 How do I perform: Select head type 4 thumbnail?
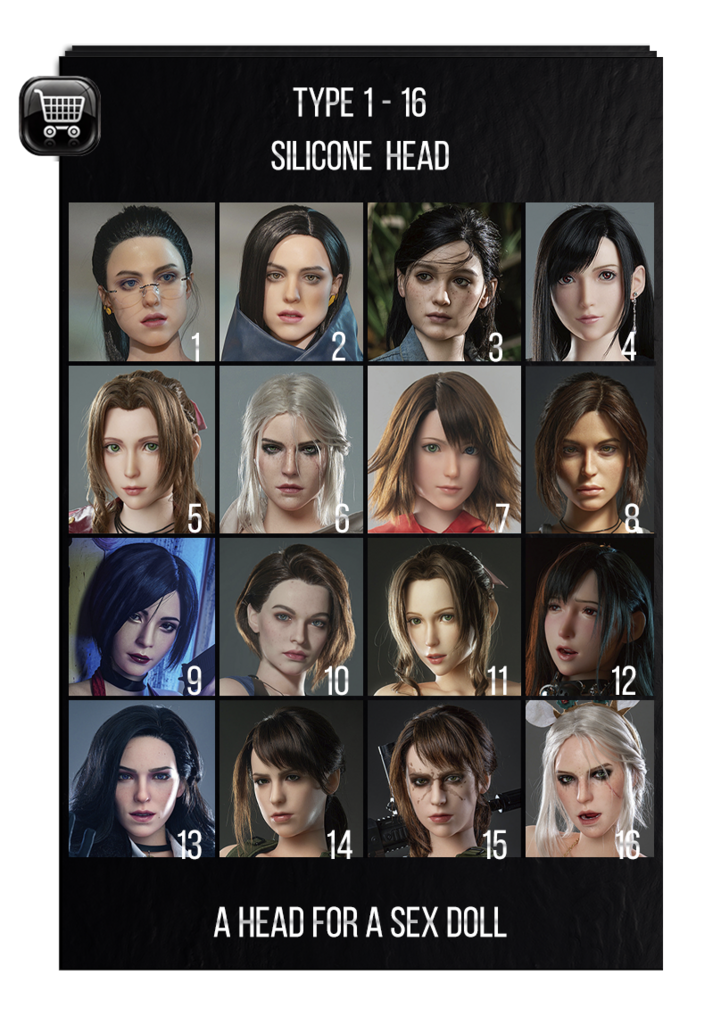[x=589, y=282]
